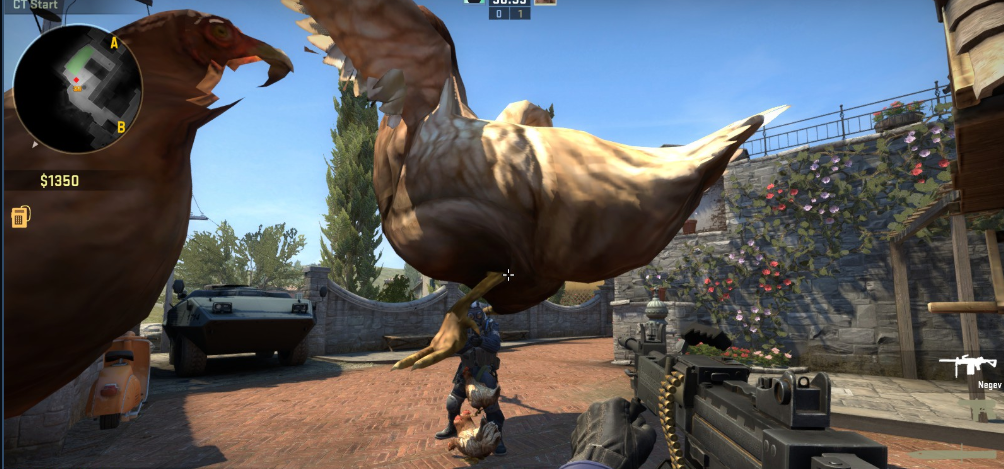
Task: Click the tan-framed player avatar beside the timer
Action: tap(545, 2)
